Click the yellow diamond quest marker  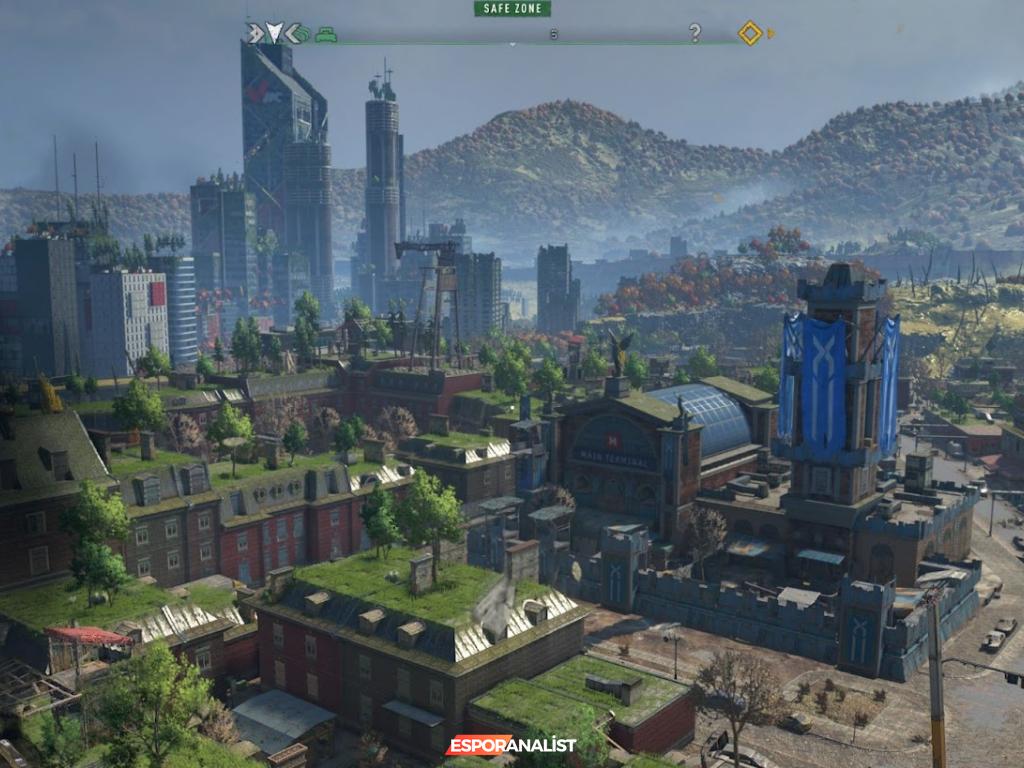[750, 33]
